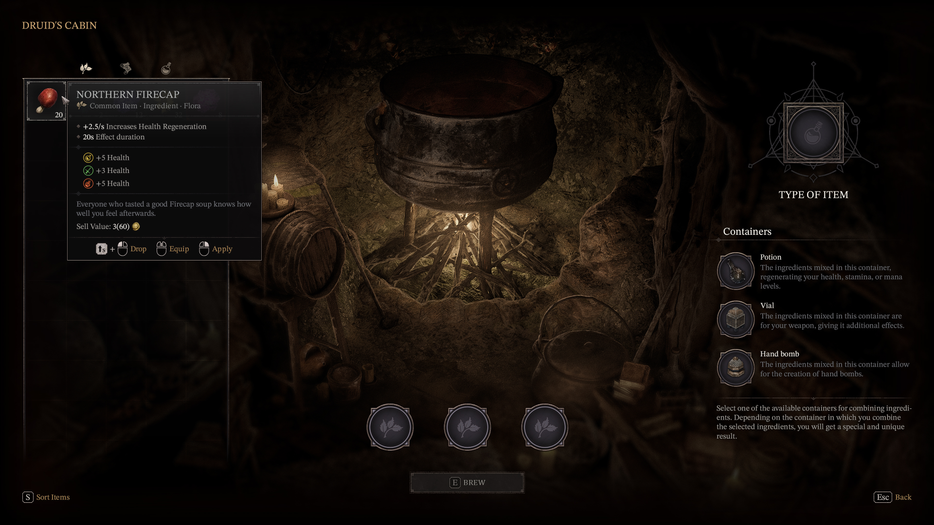Brew the selected ingredients
Image resolution: width=934 pixels, height=525 pixels.
click(x=467, y=482)
